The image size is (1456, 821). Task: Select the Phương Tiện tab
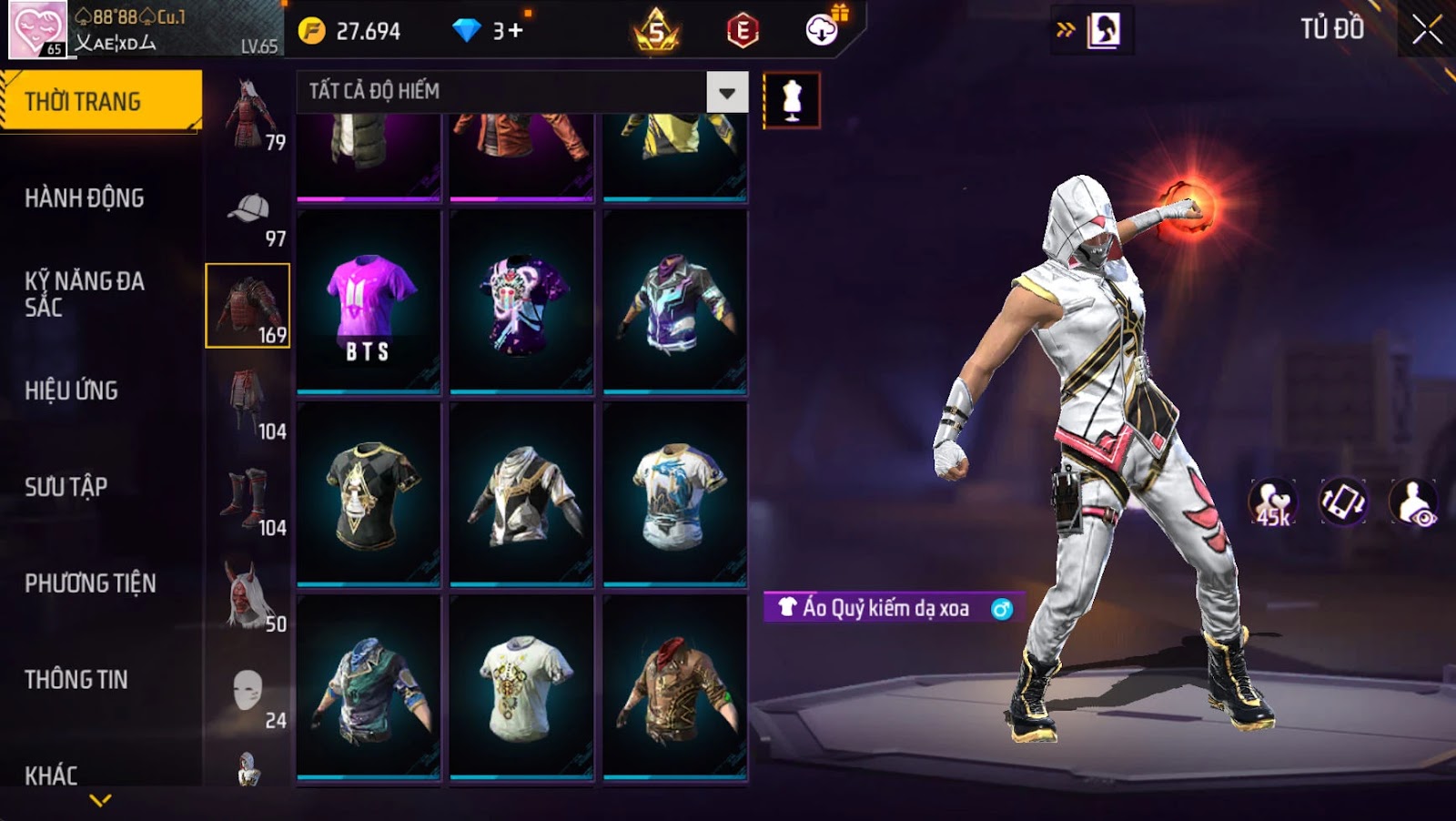90,583
